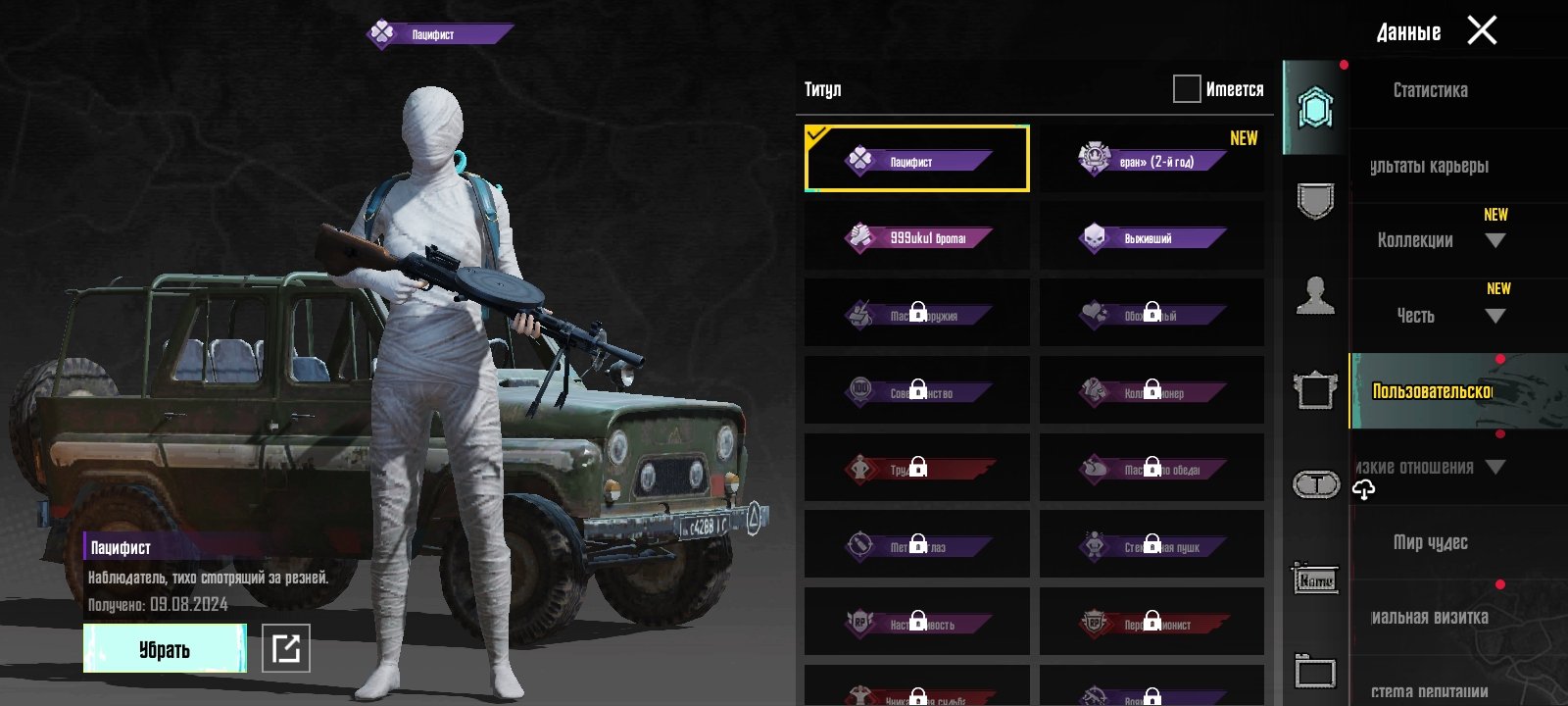
Task: Open the Мир чудес section
Action: pos(1430,542)
